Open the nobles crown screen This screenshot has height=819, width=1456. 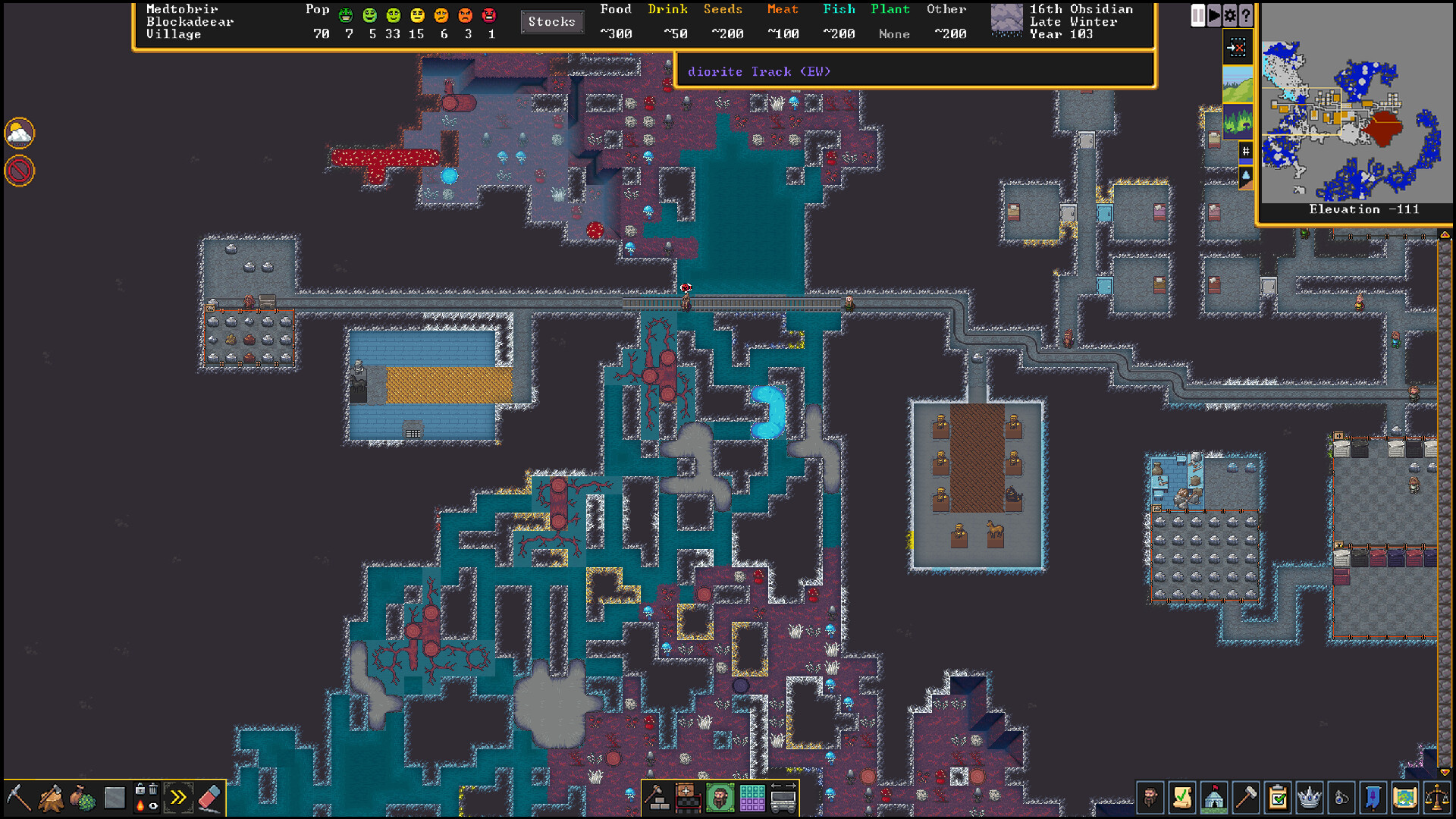[x=1309, y=798]
